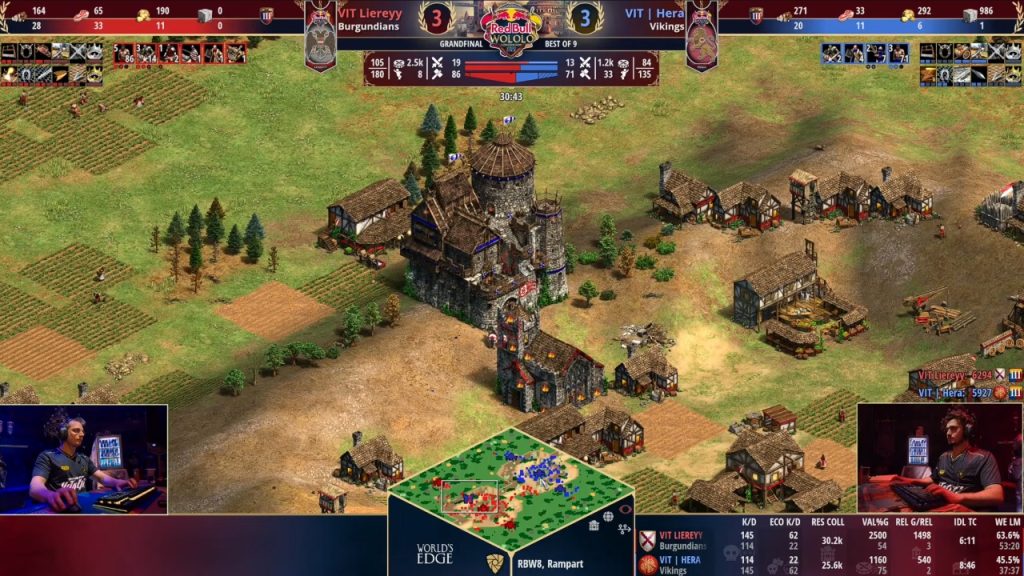Select the VIT LIEREYY Burgundians stats row
This screenshot has height=576, width=1024.
pos(830,541)
